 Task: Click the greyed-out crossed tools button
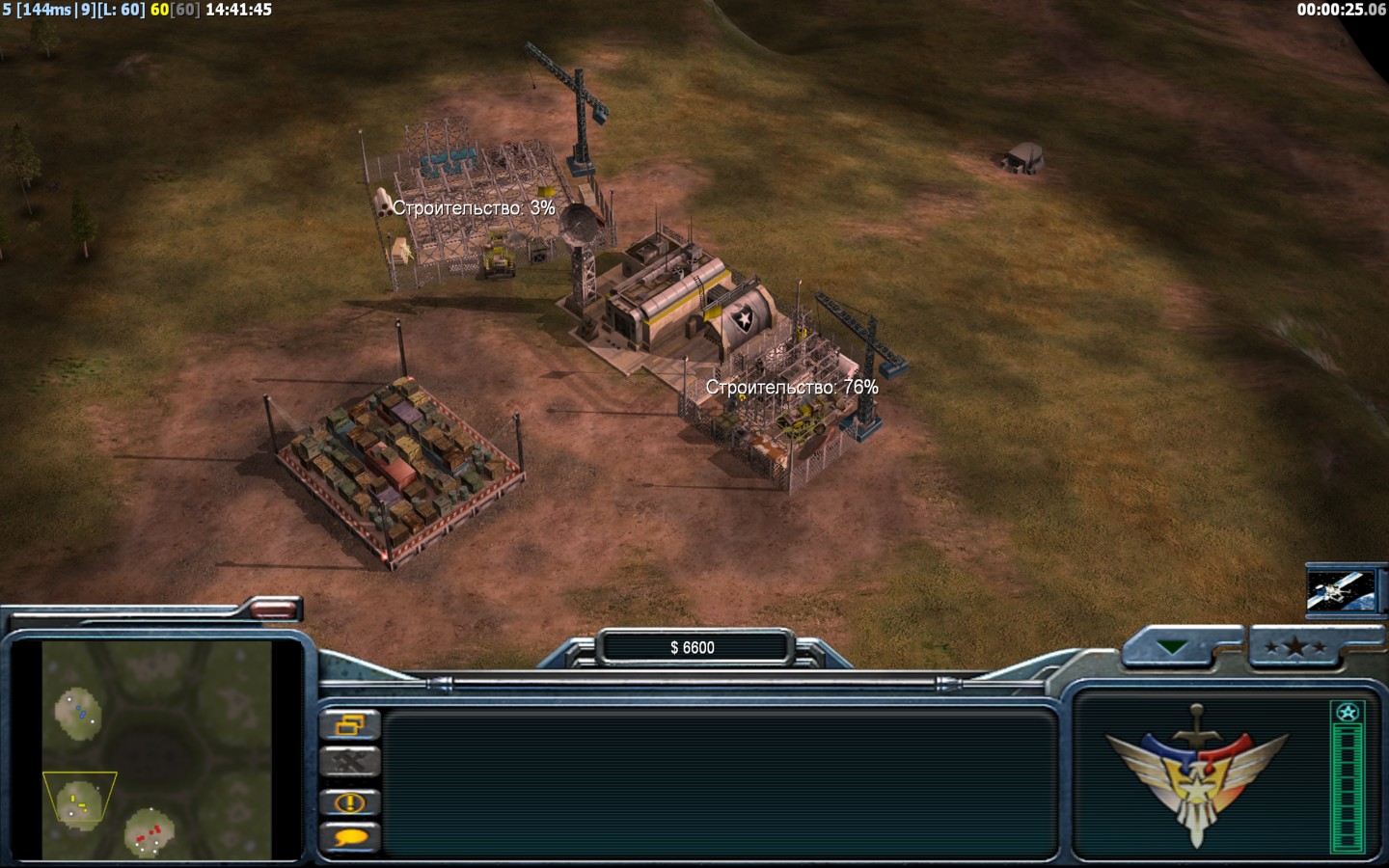click(349, 763)
